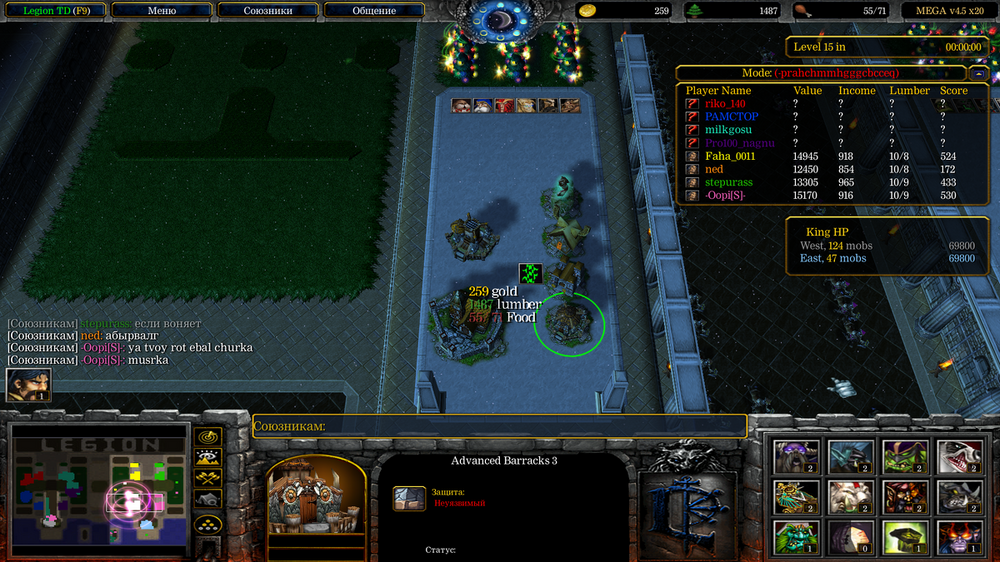Screen dimensions: 1000x562
Task: Click the Союзникам chat input box
Action: [500, 426]
